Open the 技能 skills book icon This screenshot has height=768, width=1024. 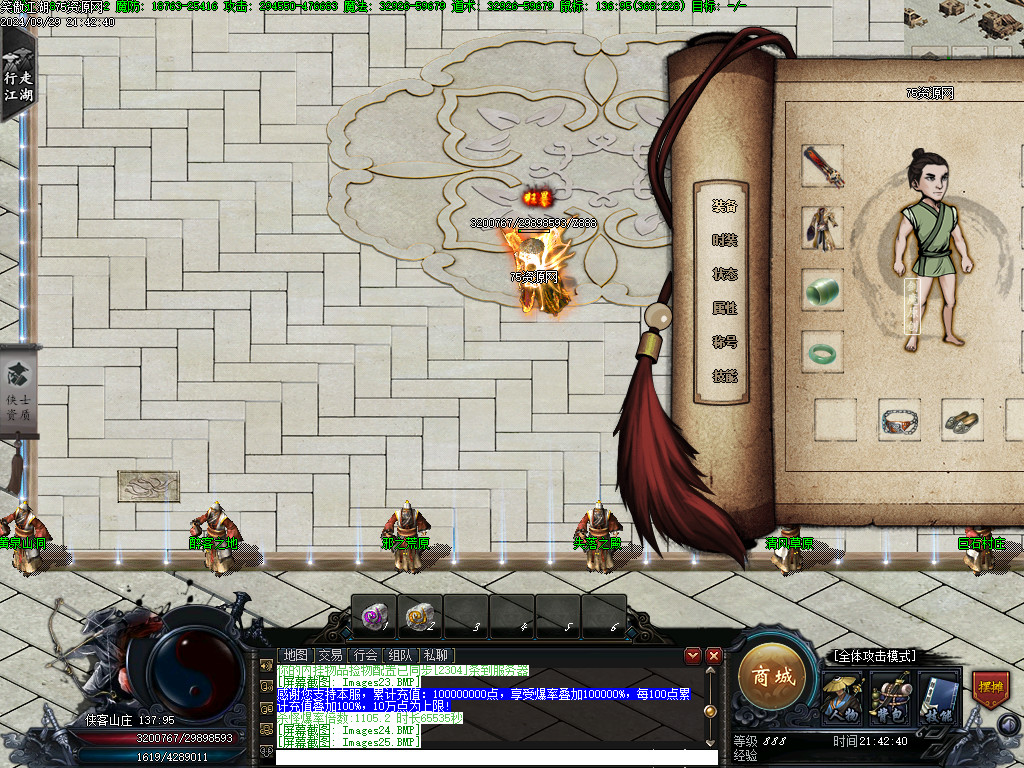tap(938, 698)
